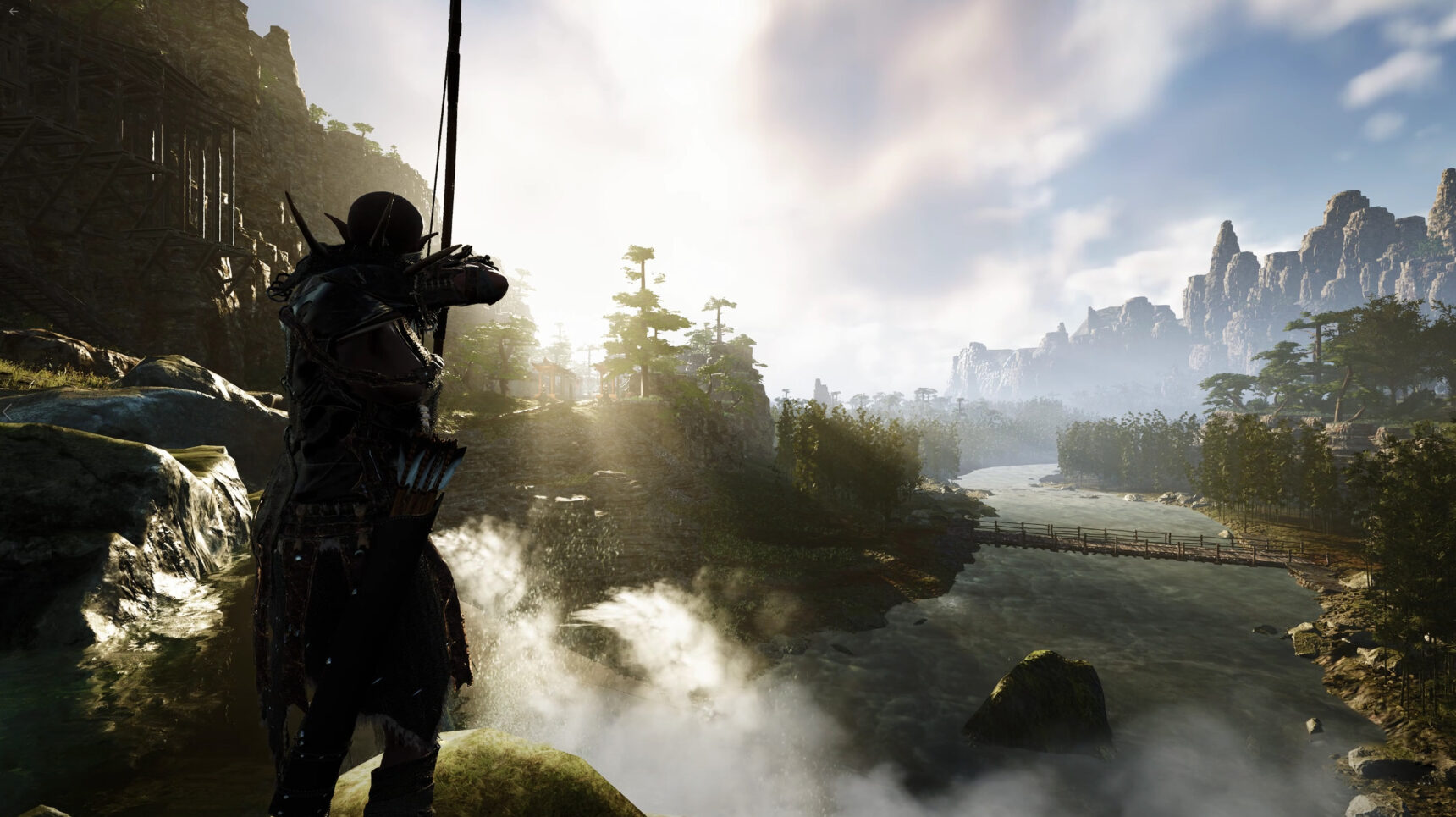This screenshot has width=1456, height=817.
Task: Show the previous image with left chevron
Action: pyautogui.click(x=8, y=411)
